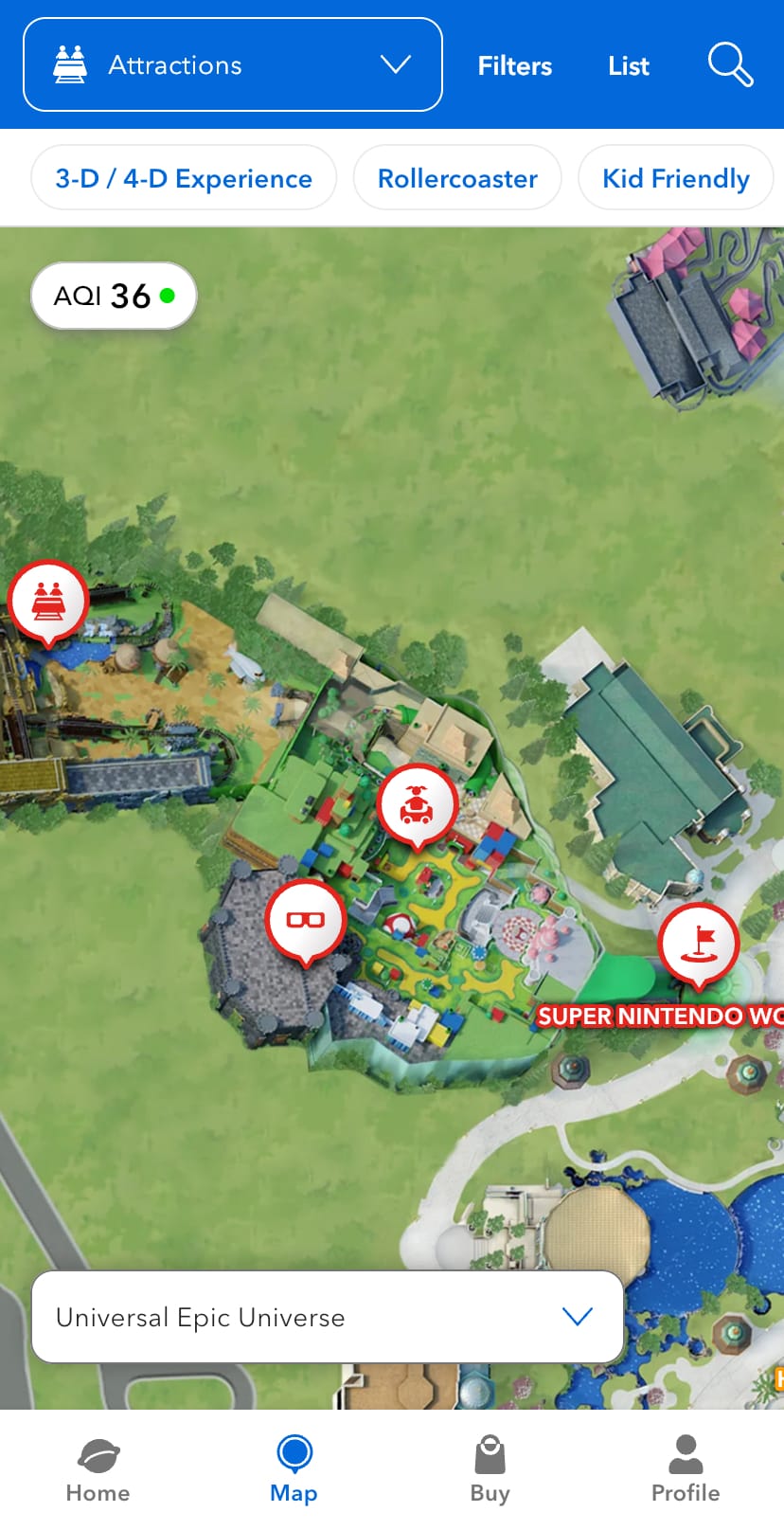This screenshot has width=784, height=1530.
Task: Tap the magnifying glass search icon
Action: point(730,64)
